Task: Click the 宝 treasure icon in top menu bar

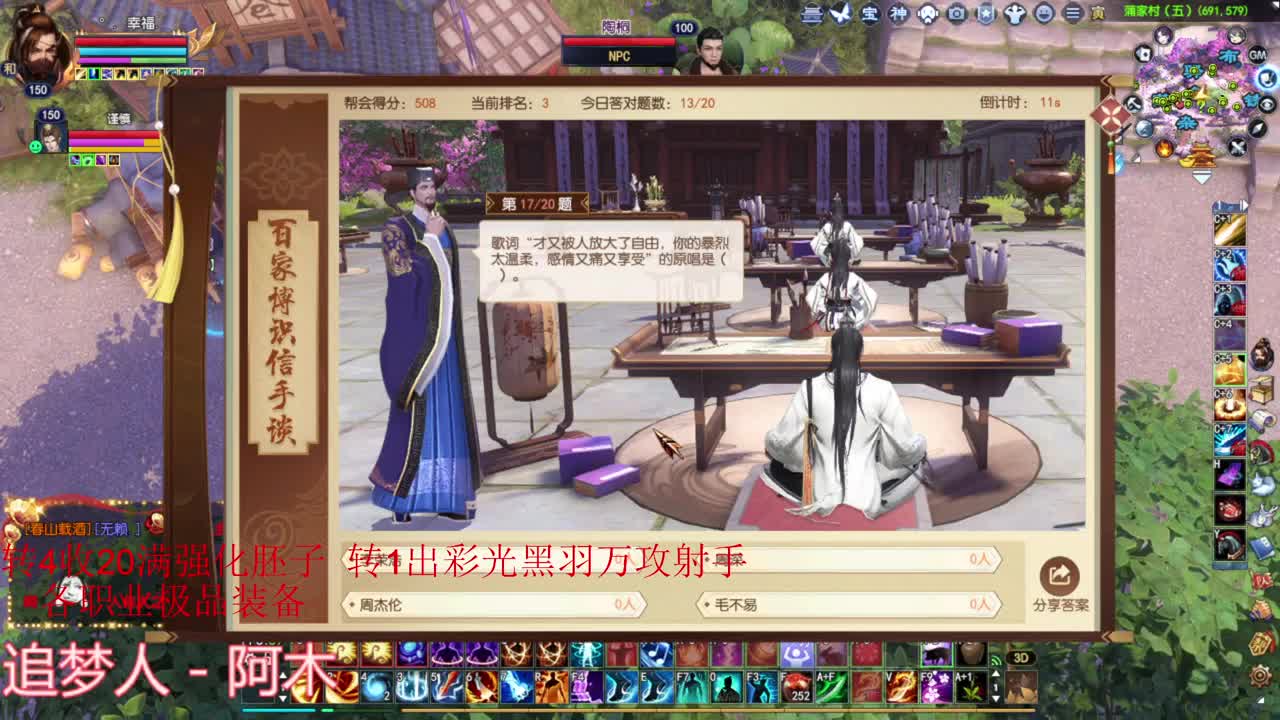Action: 870,14
